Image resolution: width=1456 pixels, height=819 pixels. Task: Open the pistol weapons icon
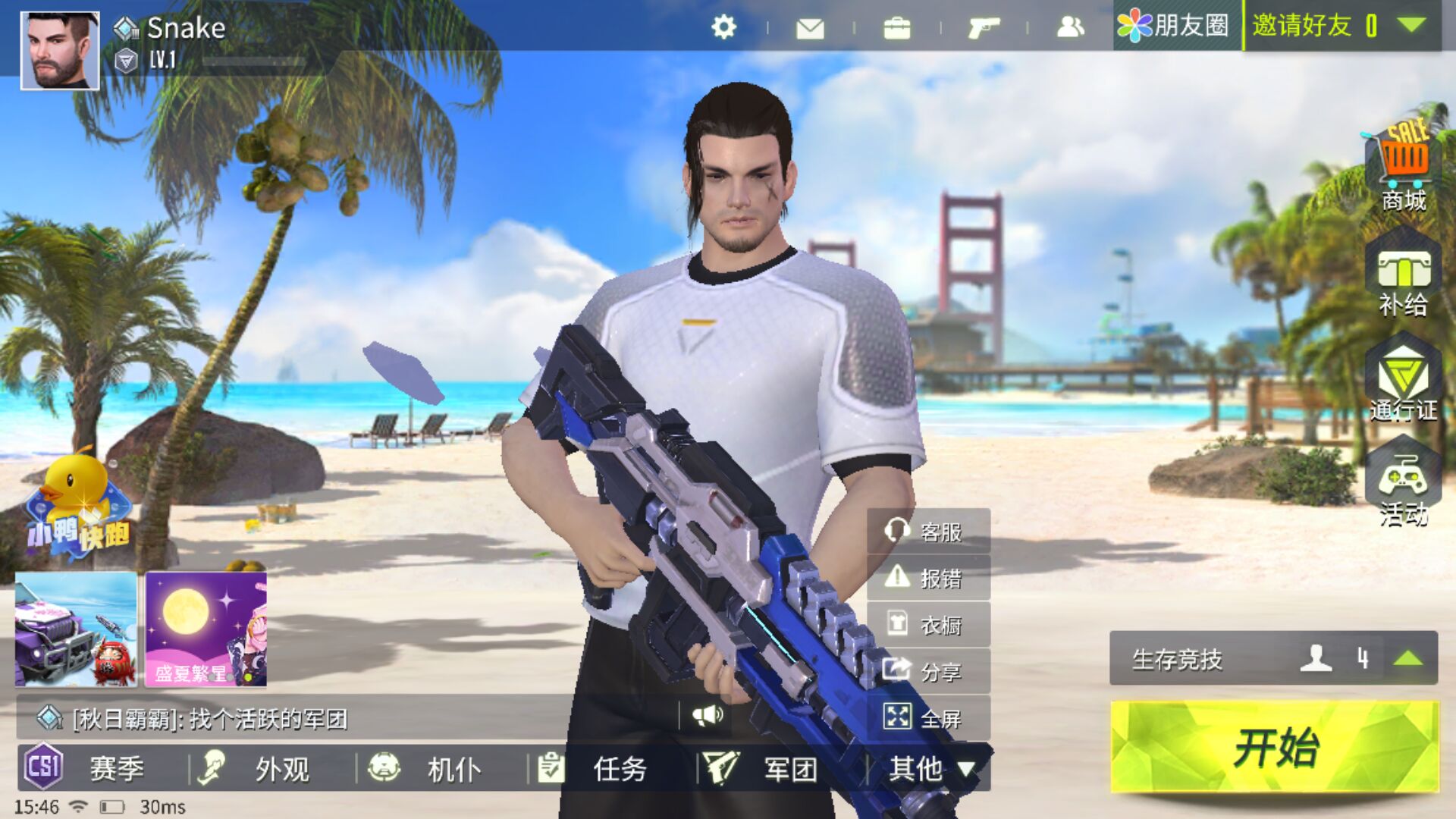click(984, 29)
